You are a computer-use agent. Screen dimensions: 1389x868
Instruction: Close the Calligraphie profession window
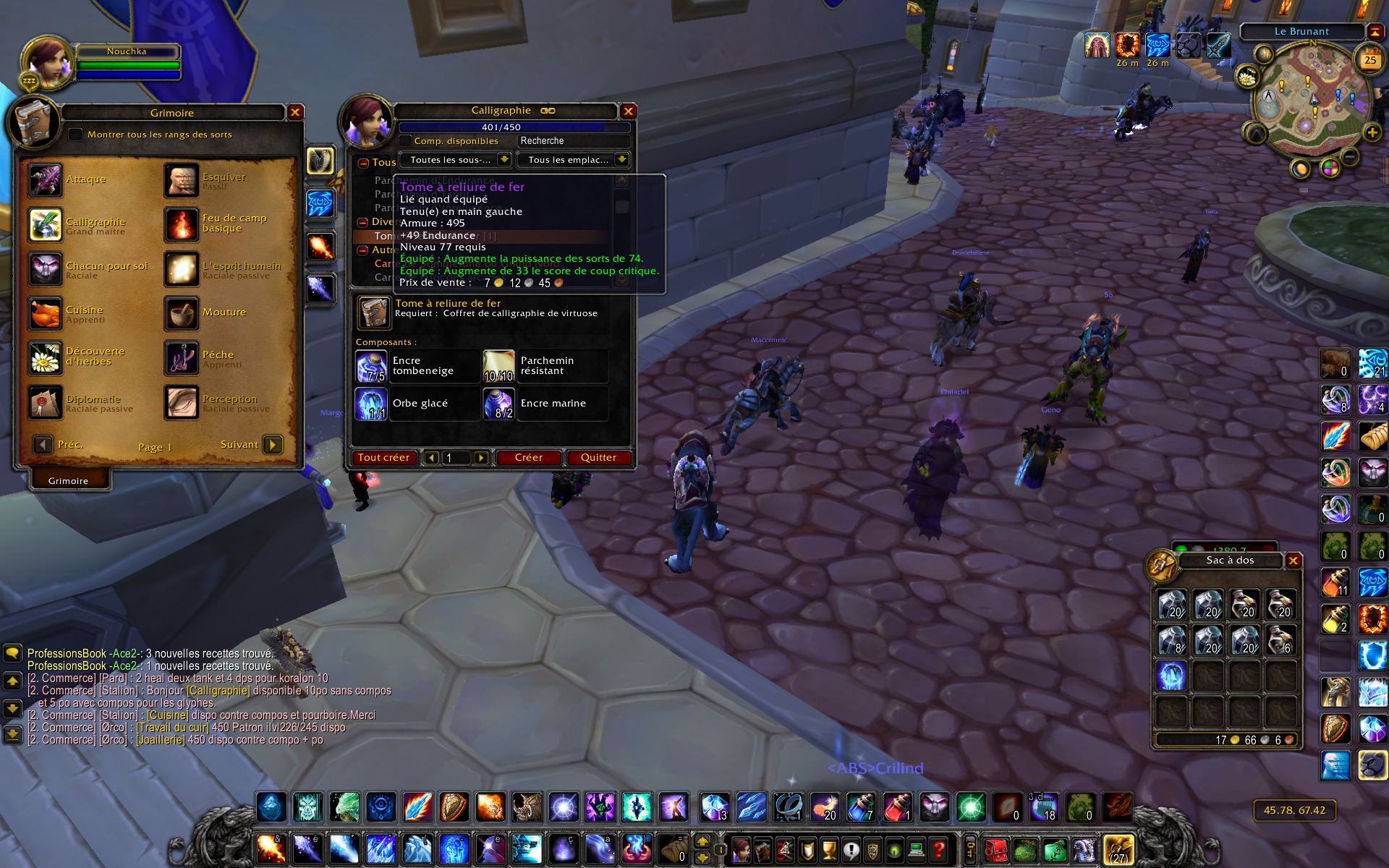[x=628, y=111]
